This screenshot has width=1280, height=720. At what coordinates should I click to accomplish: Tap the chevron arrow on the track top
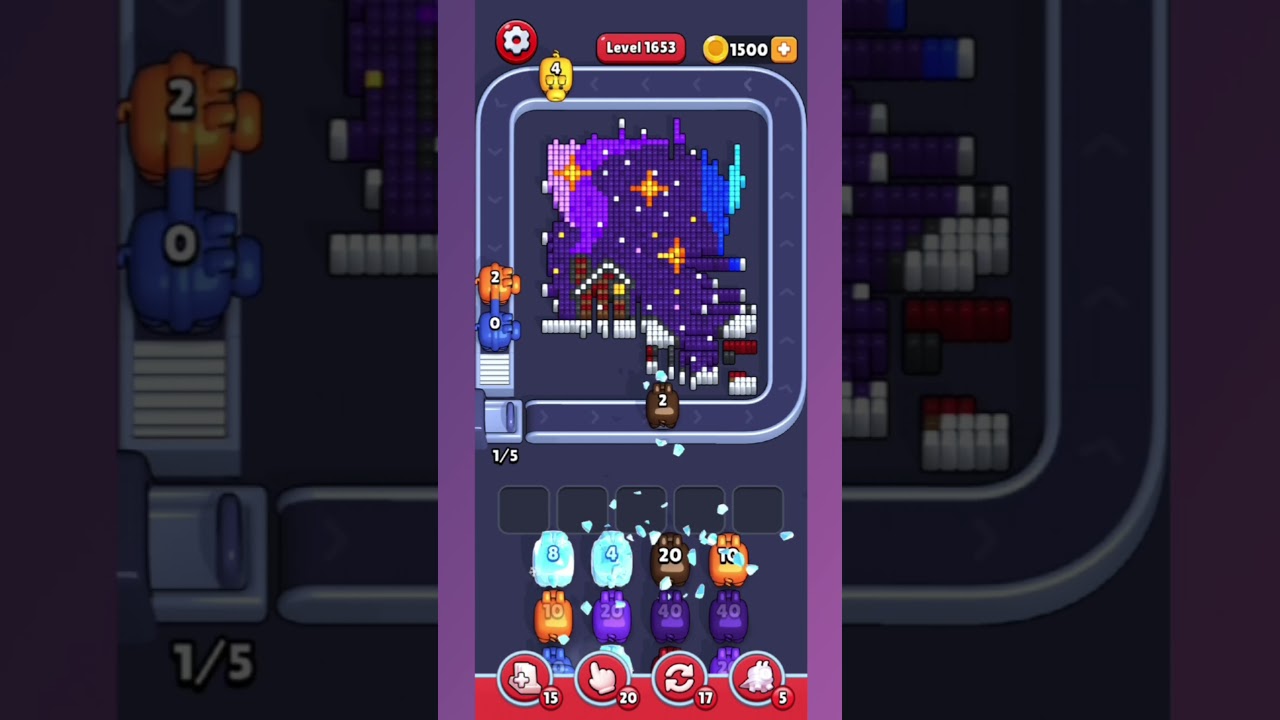point(646,86)
